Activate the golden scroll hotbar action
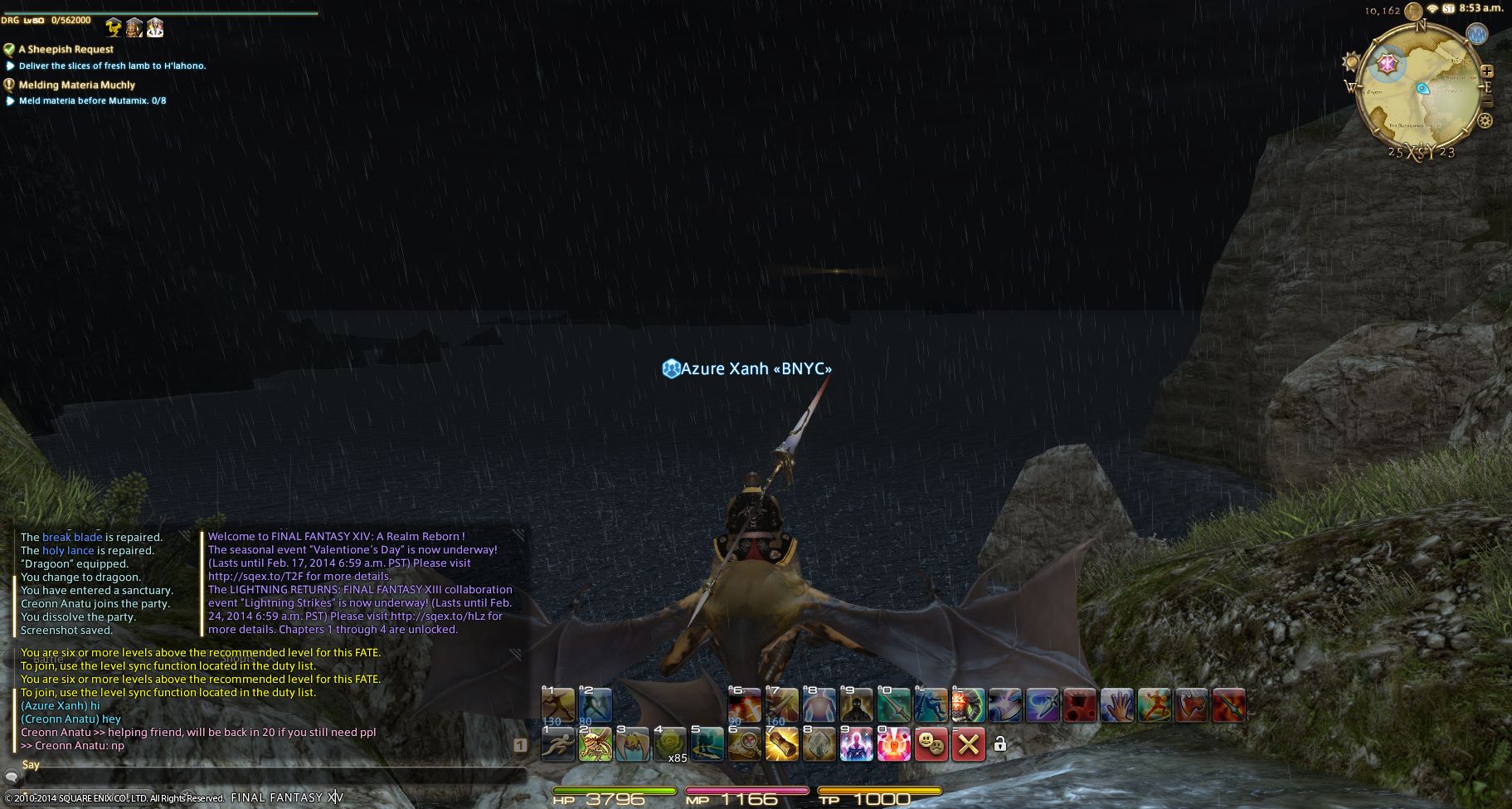Viewport: 1512px width, 809px height. pyautogui.click(x=780, y=743)
